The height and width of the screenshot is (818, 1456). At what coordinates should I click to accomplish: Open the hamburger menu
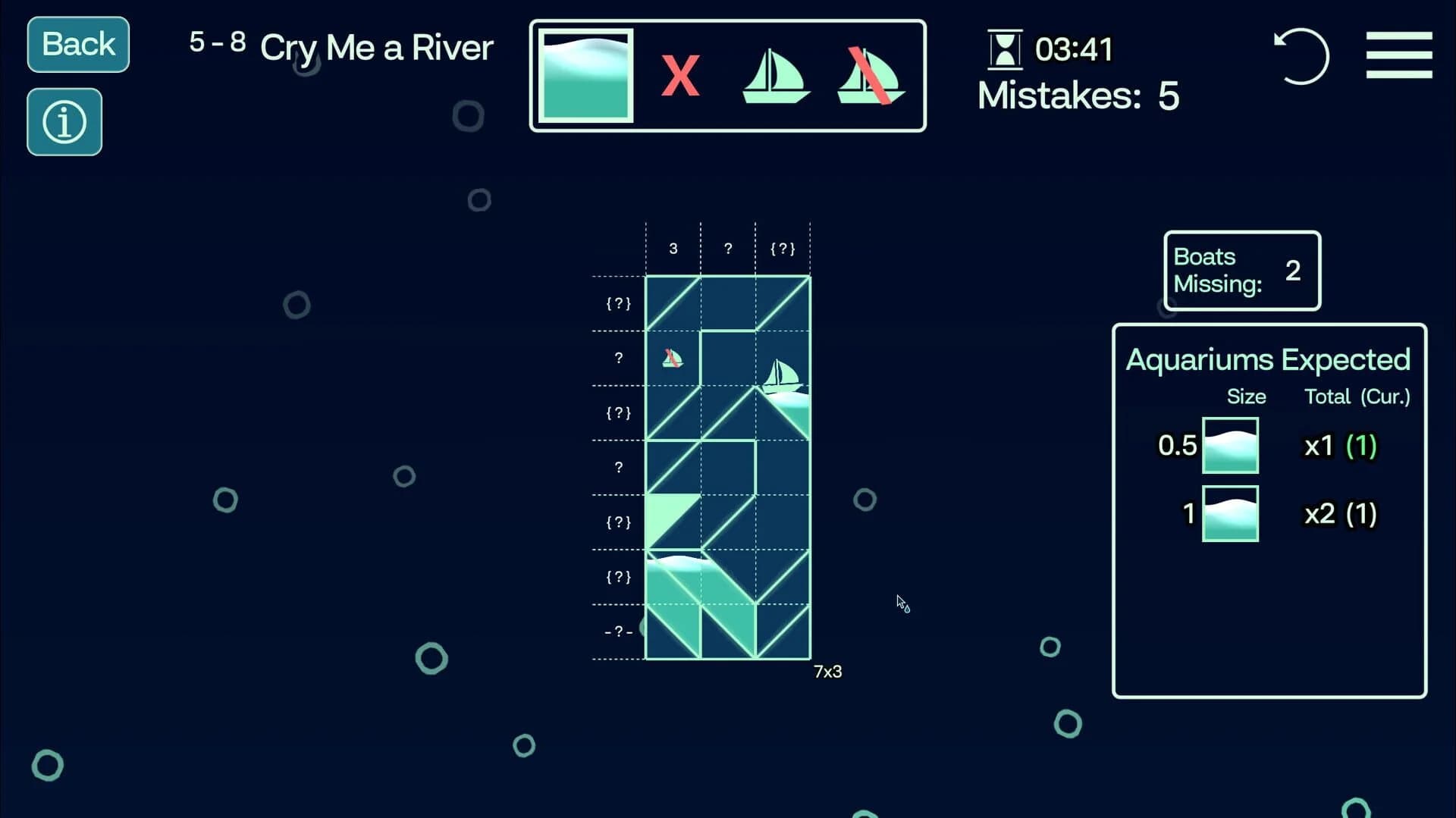(x=1399, y=55)
